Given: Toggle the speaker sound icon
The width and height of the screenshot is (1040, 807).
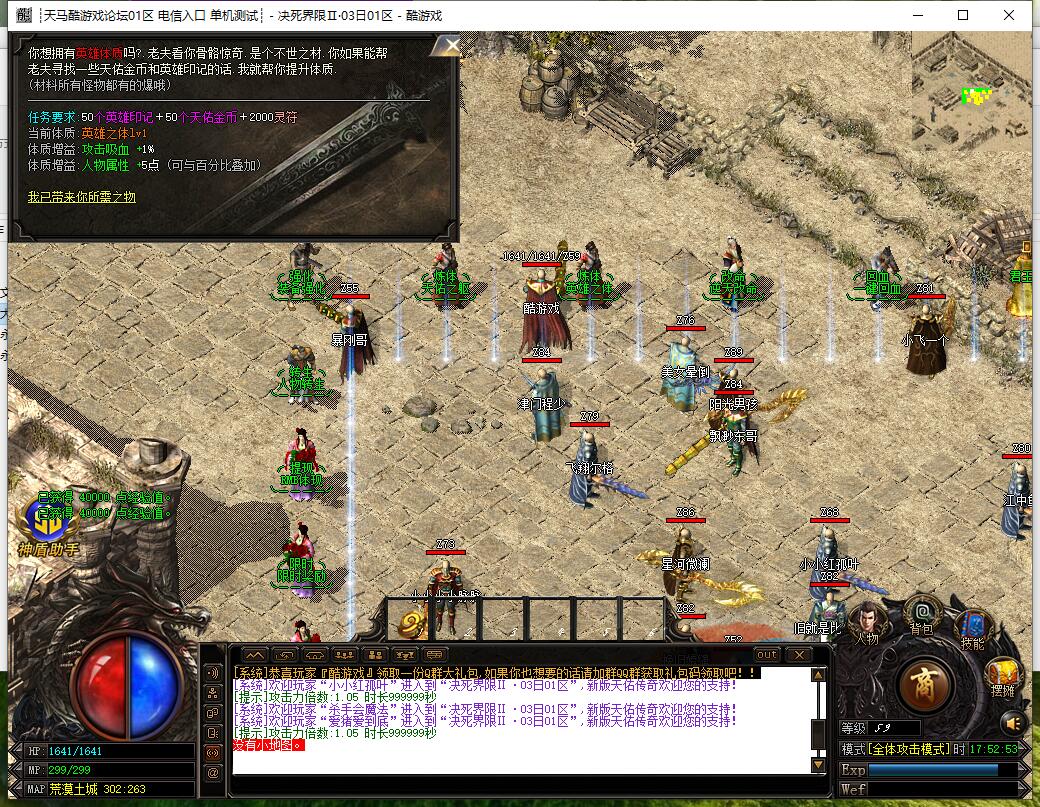Looking at the screenshot, I should tap(1013, 722).
